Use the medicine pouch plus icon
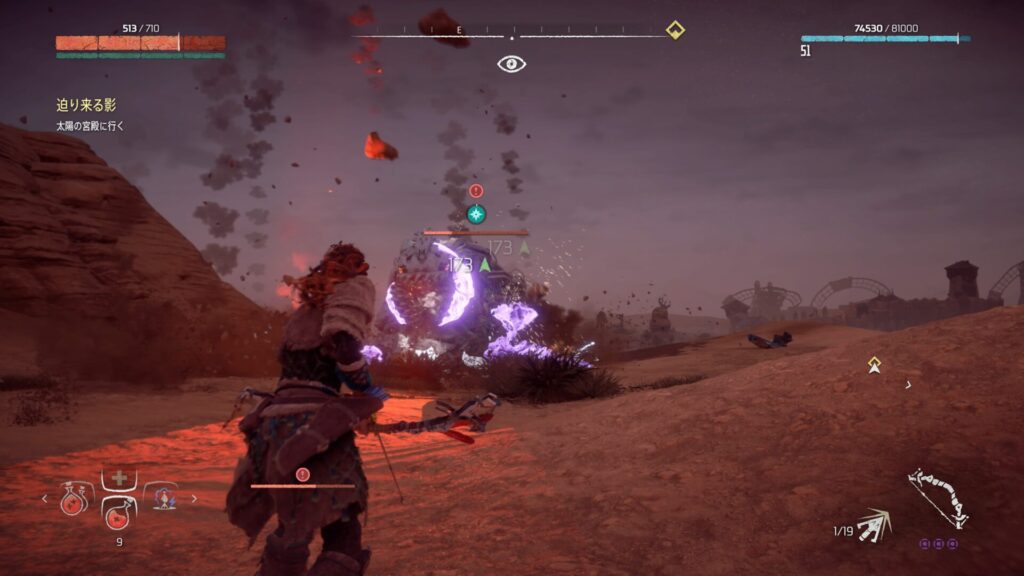This screenshot has height=576, width=1024. [x=119, y=479]
